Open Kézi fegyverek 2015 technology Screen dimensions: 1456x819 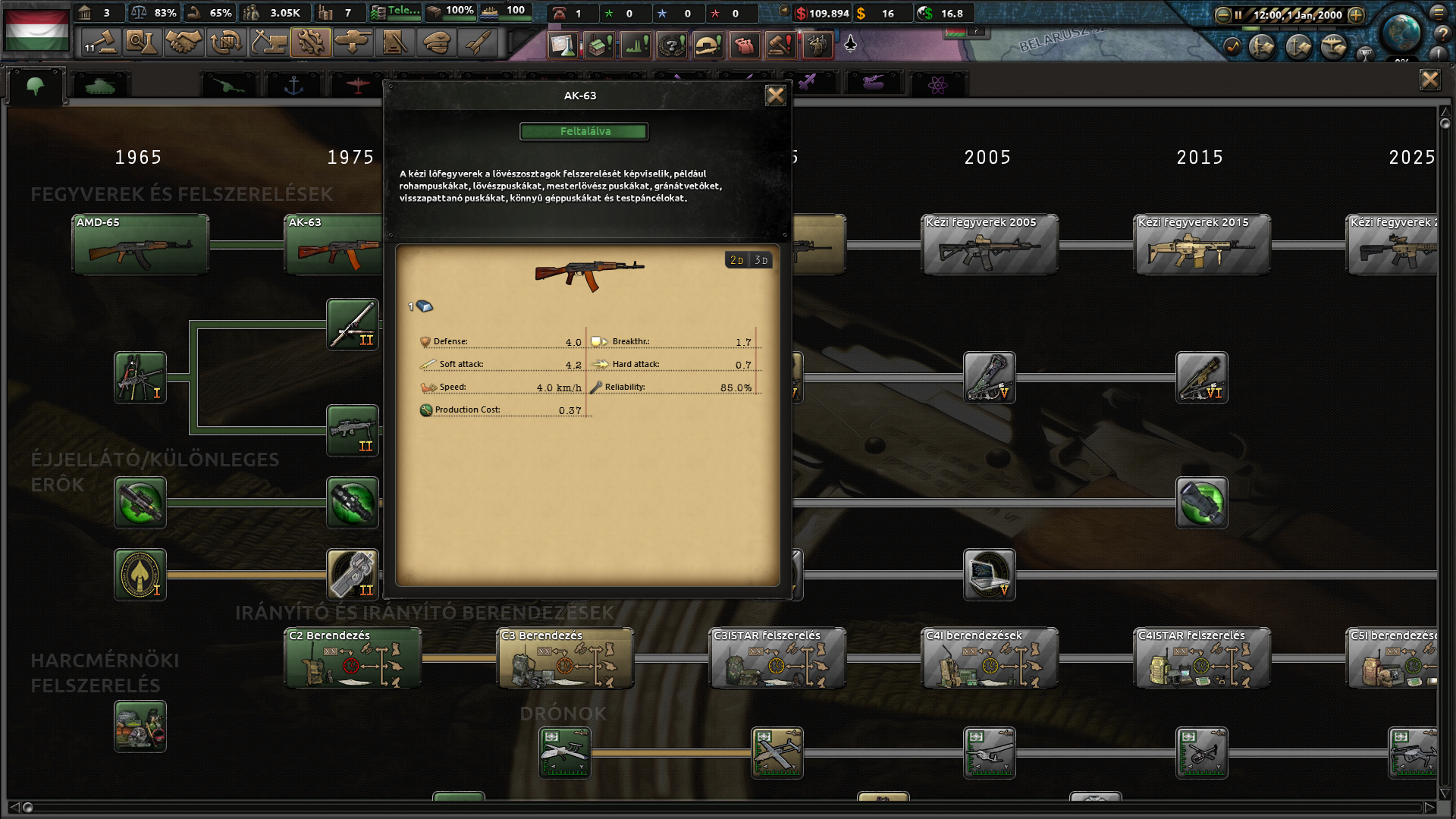tap(1201, 244)
